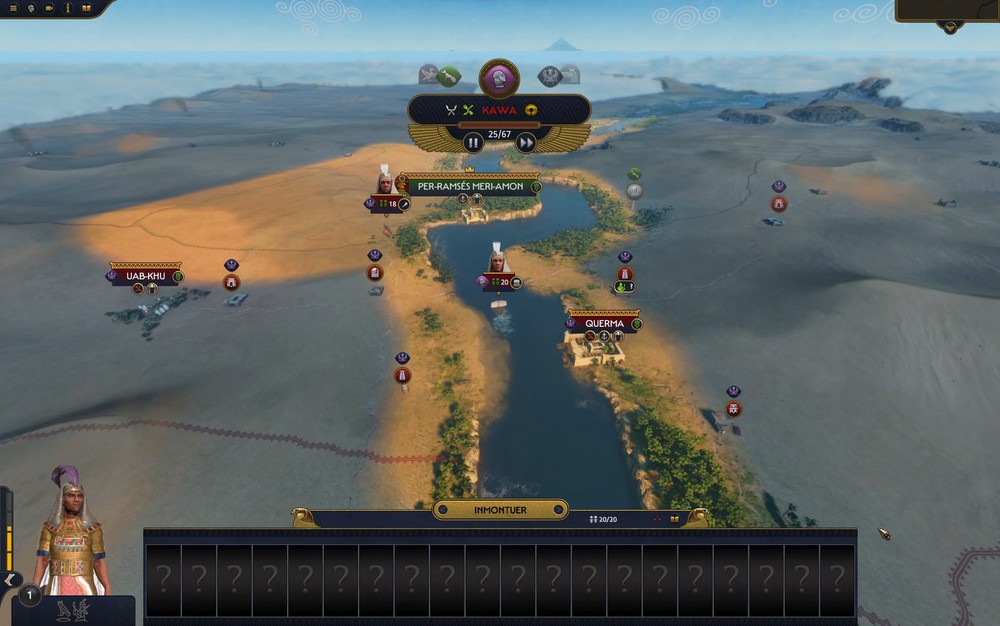Collapse the side panel with left arrow
1000x626 pixels.
point(11,580)
